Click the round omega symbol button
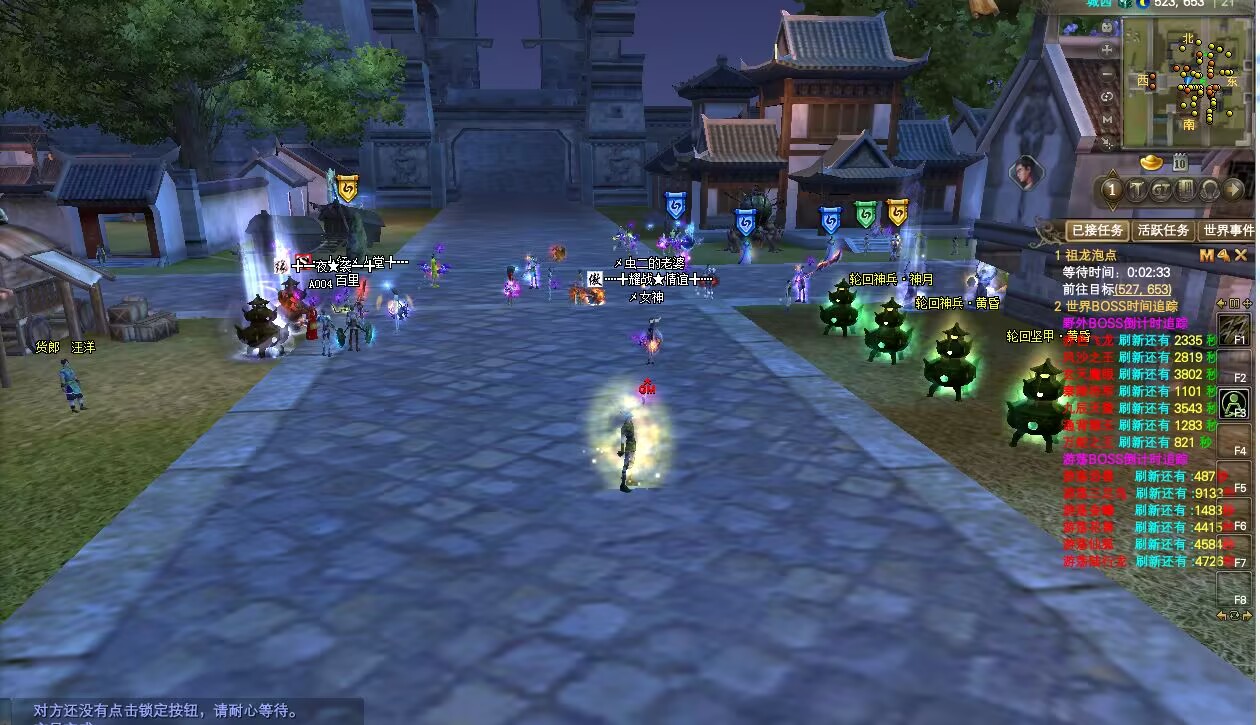The image size is (1260, 725). click(1210, 190)
